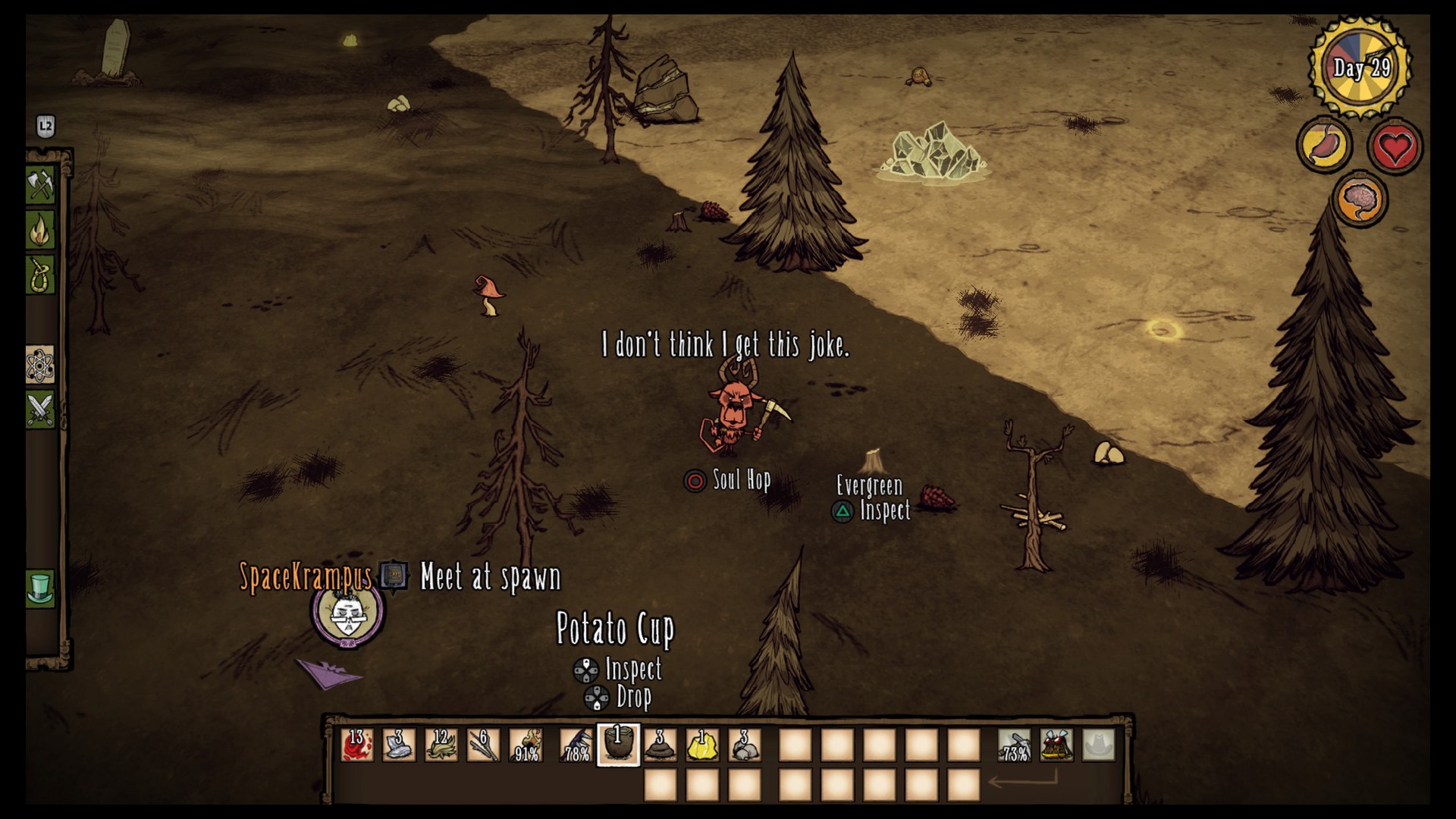Open the rope trap crafting tab
1456x819 pixels.
pos(40,275)
